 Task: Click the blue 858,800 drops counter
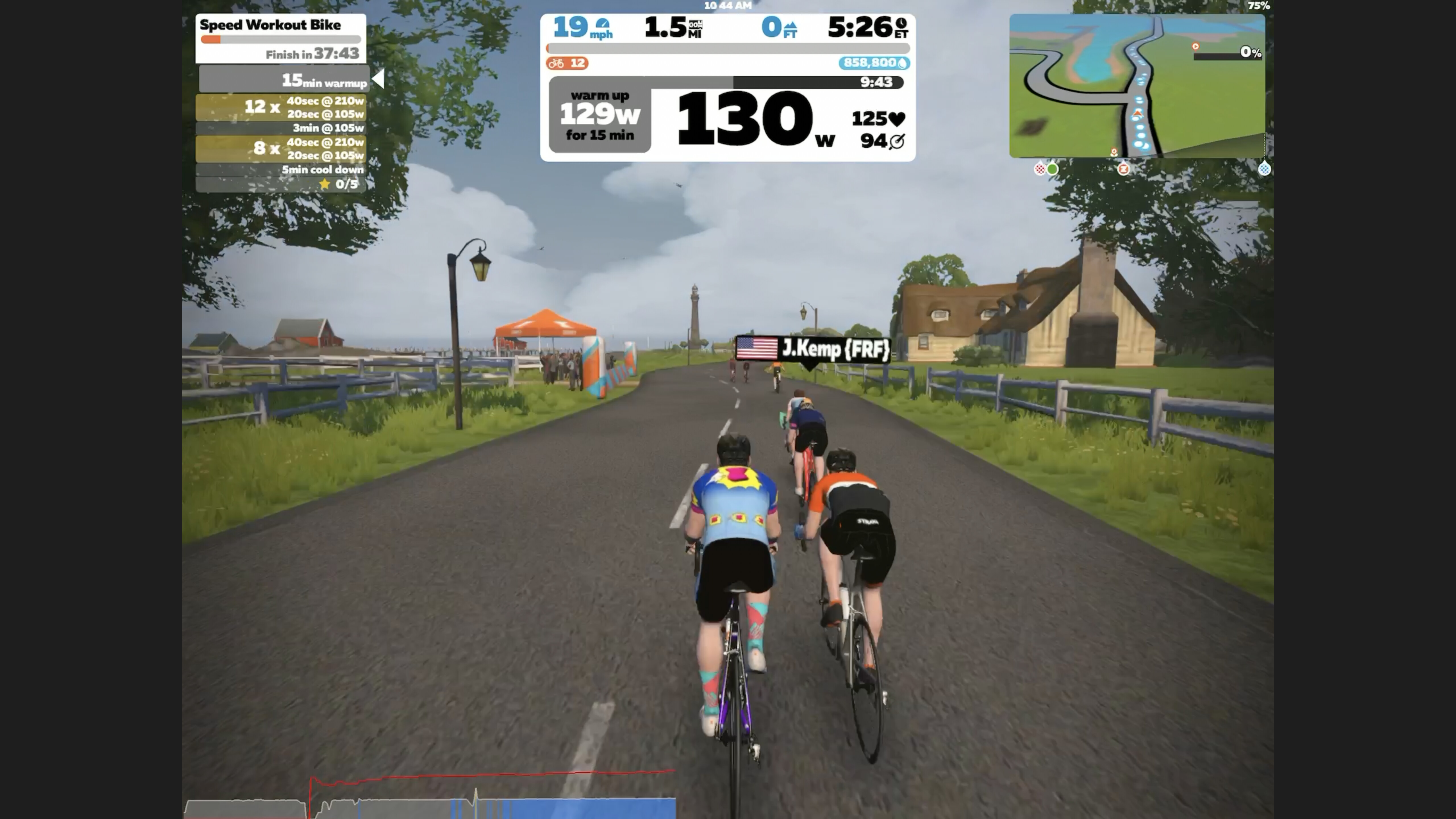[x=874, y=63]
